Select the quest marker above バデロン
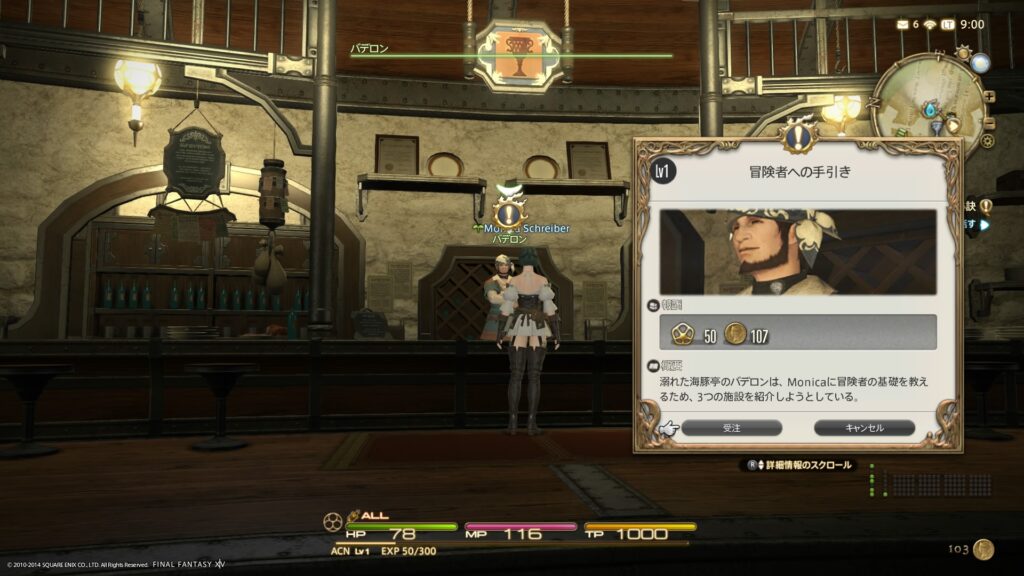1024x576 pixels. point(508,212)
